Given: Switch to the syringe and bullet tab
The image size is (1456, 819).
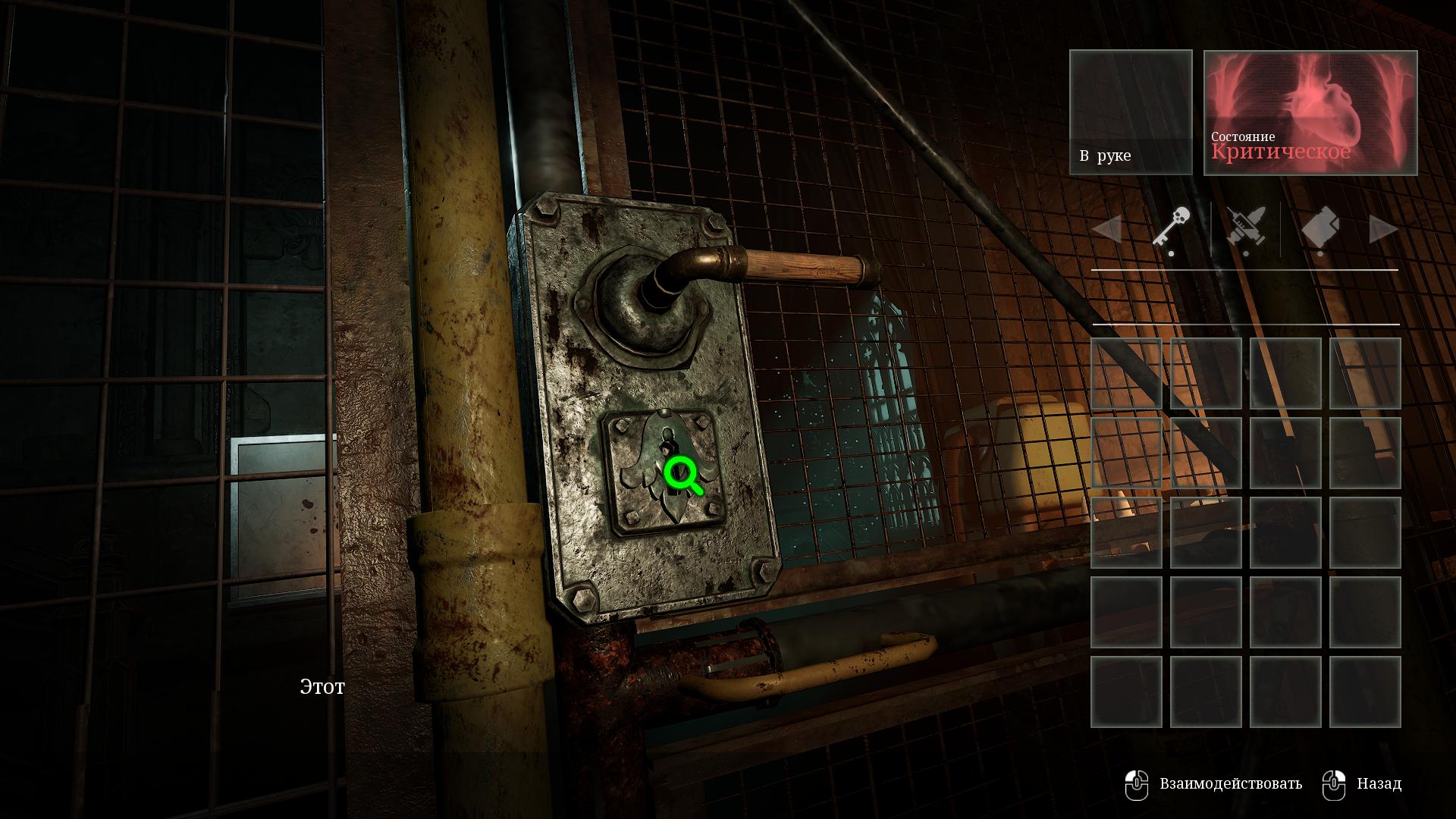Looking at the screenshot, I should tap(1245, 227).
